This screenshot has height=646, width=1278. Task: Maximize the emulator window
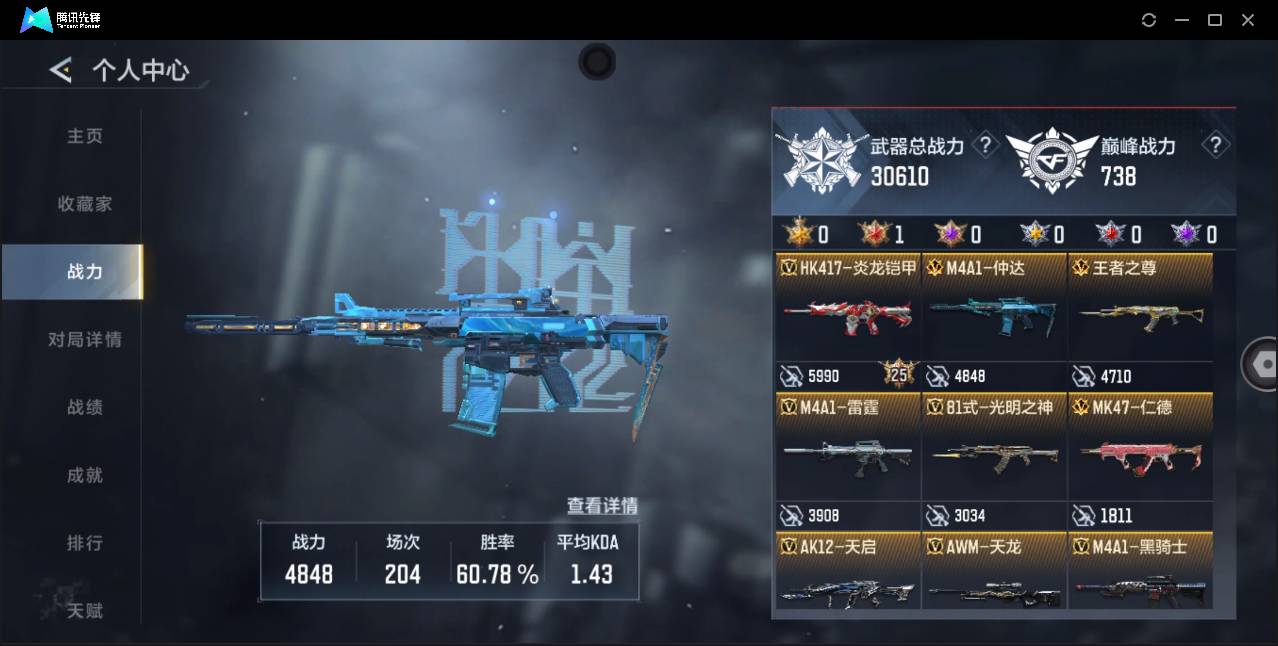pyautogui.click(x=1215, y=20)
